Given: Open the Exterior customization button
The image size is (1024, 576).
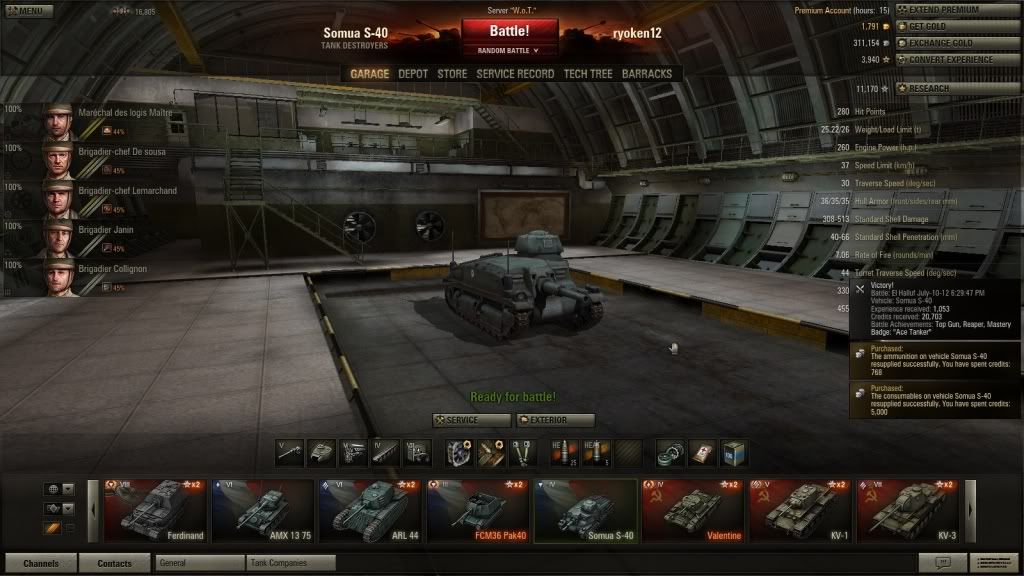Looking at the screenshot, I should click(556, 420).
